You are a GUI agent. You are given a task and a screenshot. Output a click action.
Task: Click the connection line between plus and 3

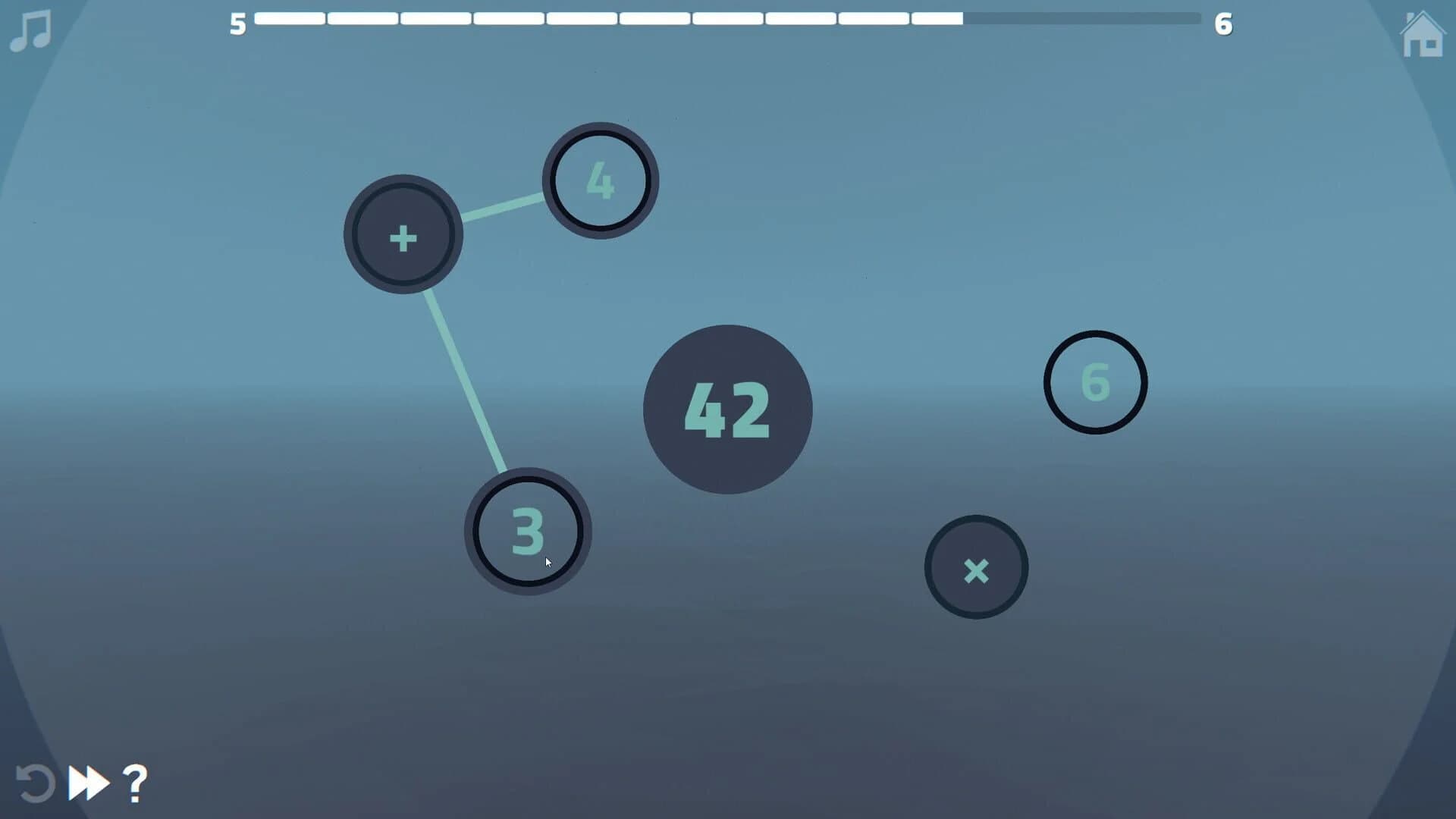point(464,379)
